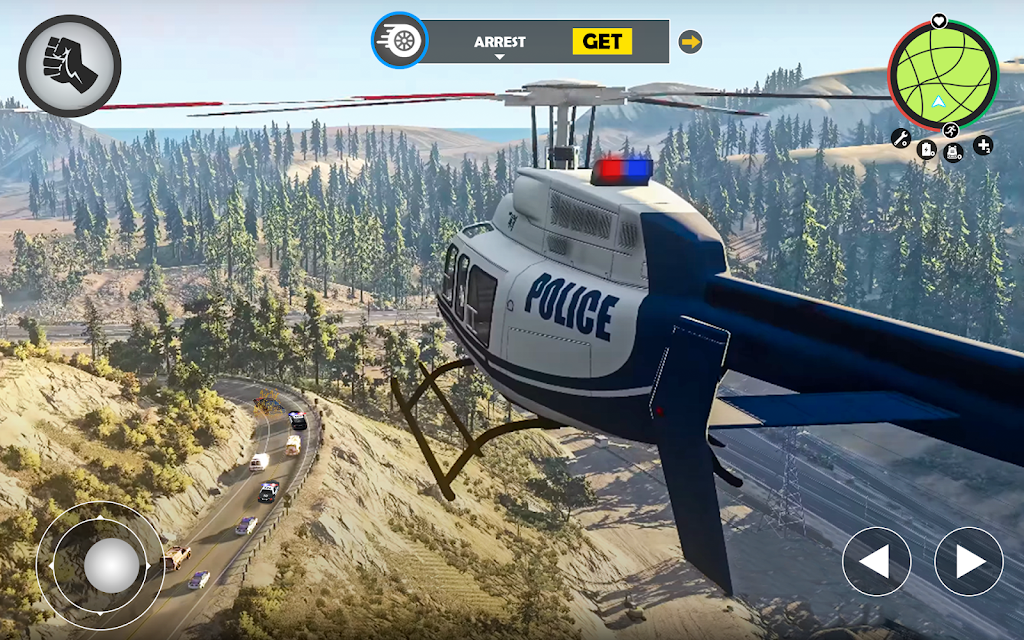Open the backpack inventory icon
Image resolution: width=1024 pixels, height=640 pixels.
953,152
